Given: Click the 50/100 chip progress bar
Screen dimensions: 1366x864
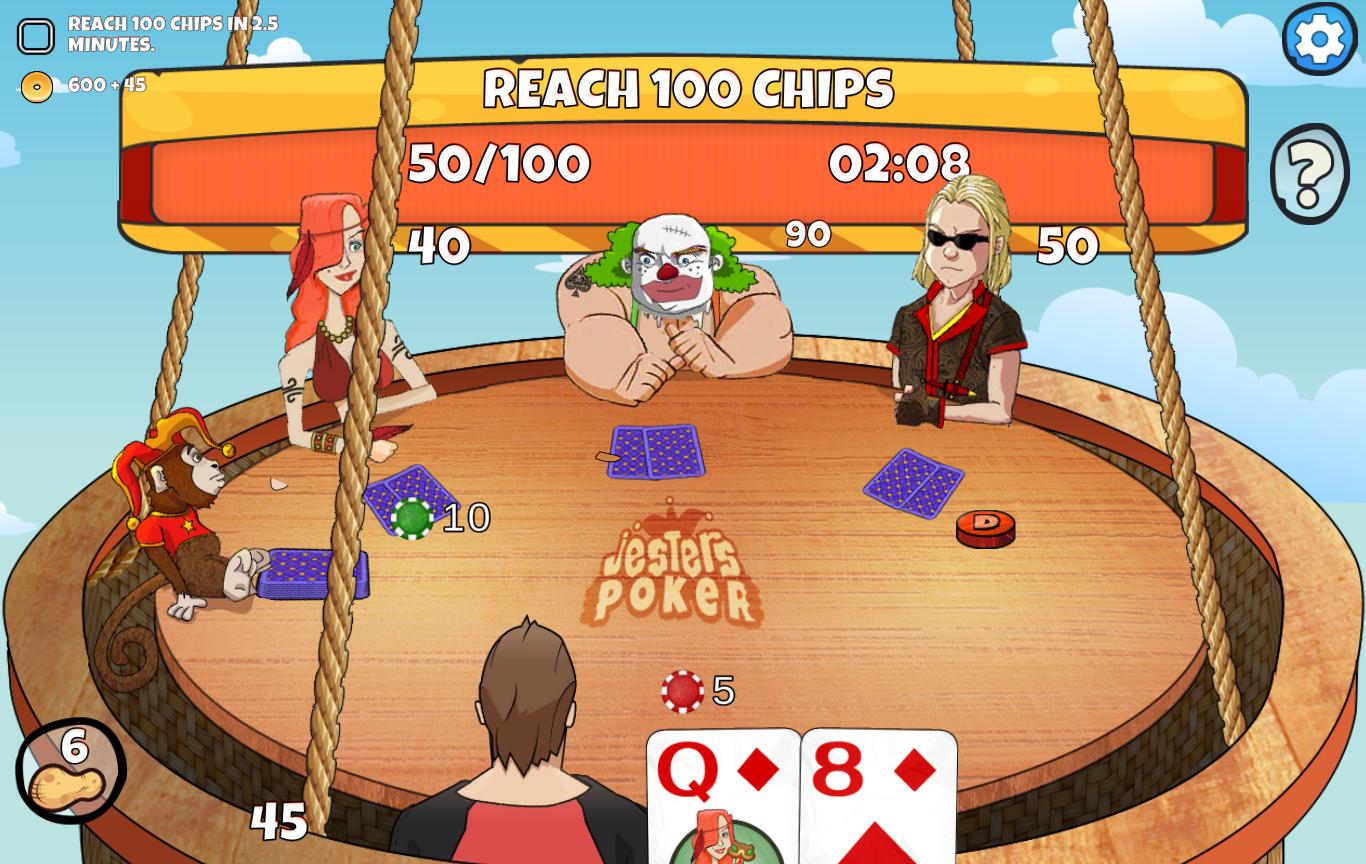Looking at the screenshot, I should pyautogui.click(x=497, y=160).
